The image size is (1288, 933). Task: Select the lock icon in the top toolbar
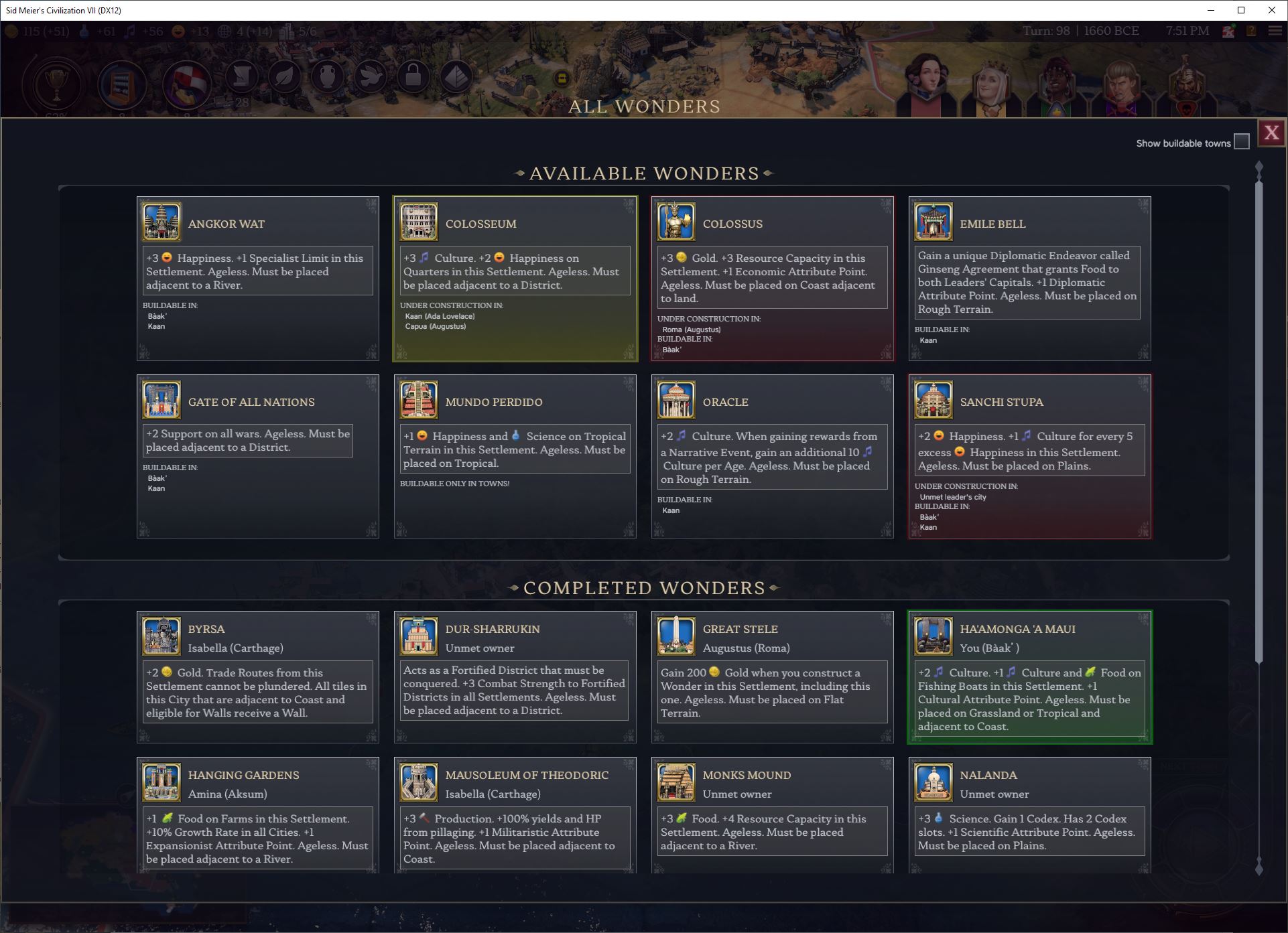tap(413, 77)
